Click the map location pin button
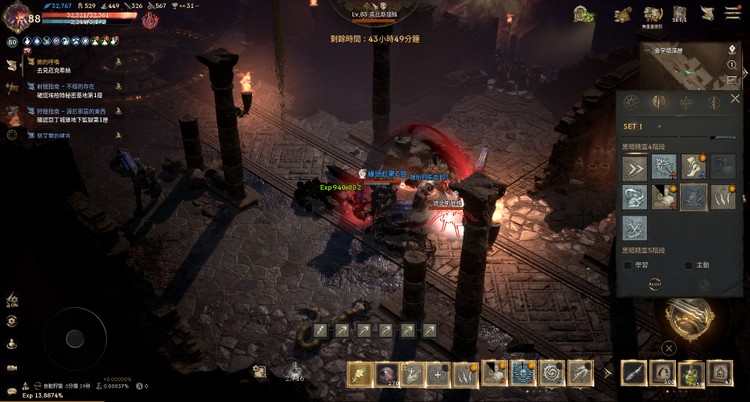 [732, 50]
